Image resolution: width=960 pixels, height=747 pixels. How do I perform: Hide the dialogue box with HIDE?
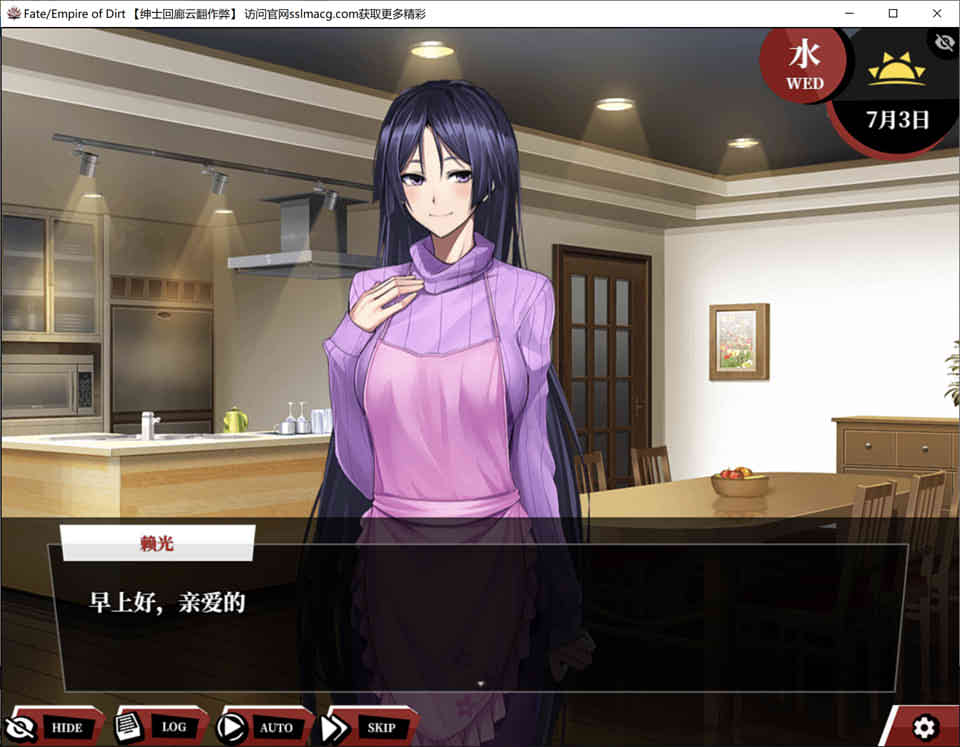pos(55,727)
